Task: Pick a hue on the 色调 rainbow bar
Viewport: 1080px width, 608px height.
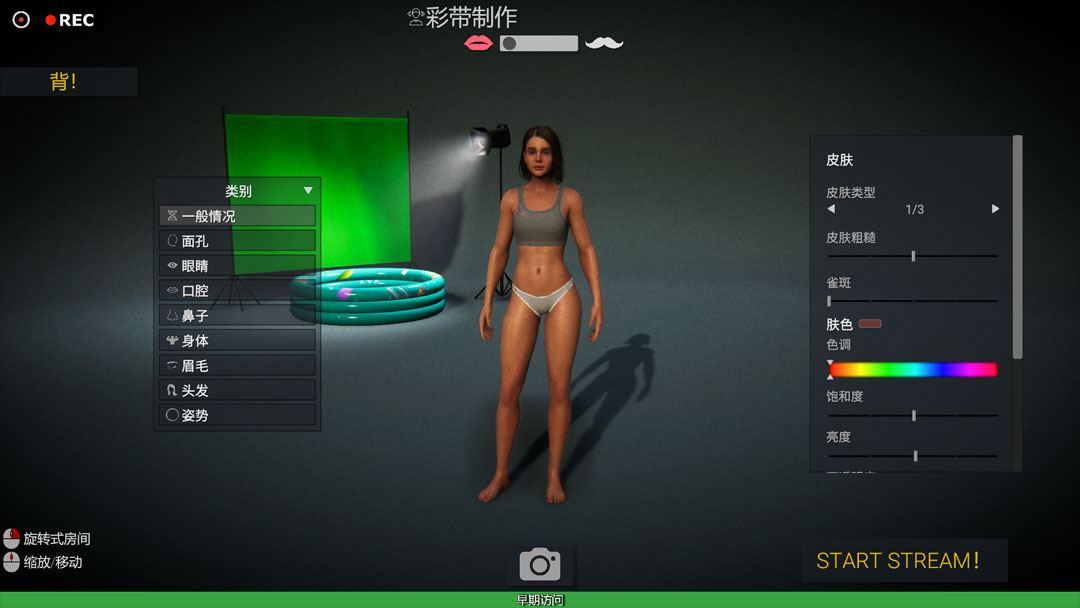Action: tap(913, 370)
